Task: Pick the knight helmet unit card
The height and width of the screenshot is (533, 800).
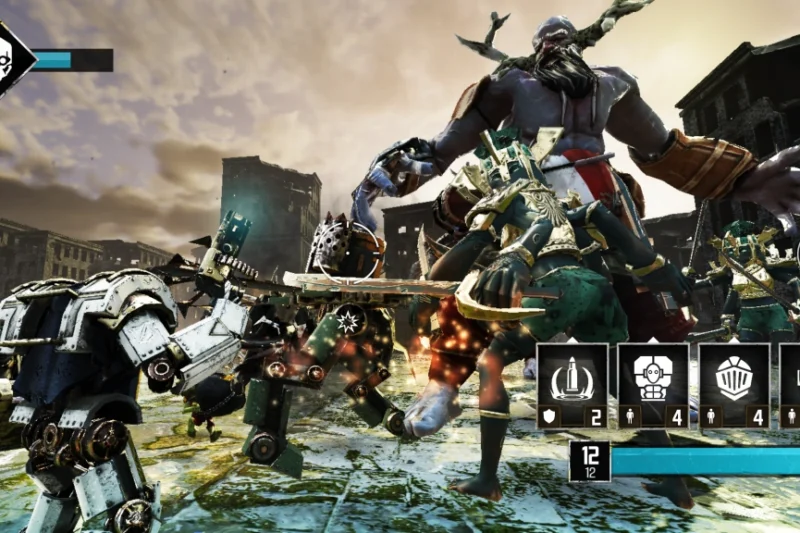Action: [x=734, y=386]
